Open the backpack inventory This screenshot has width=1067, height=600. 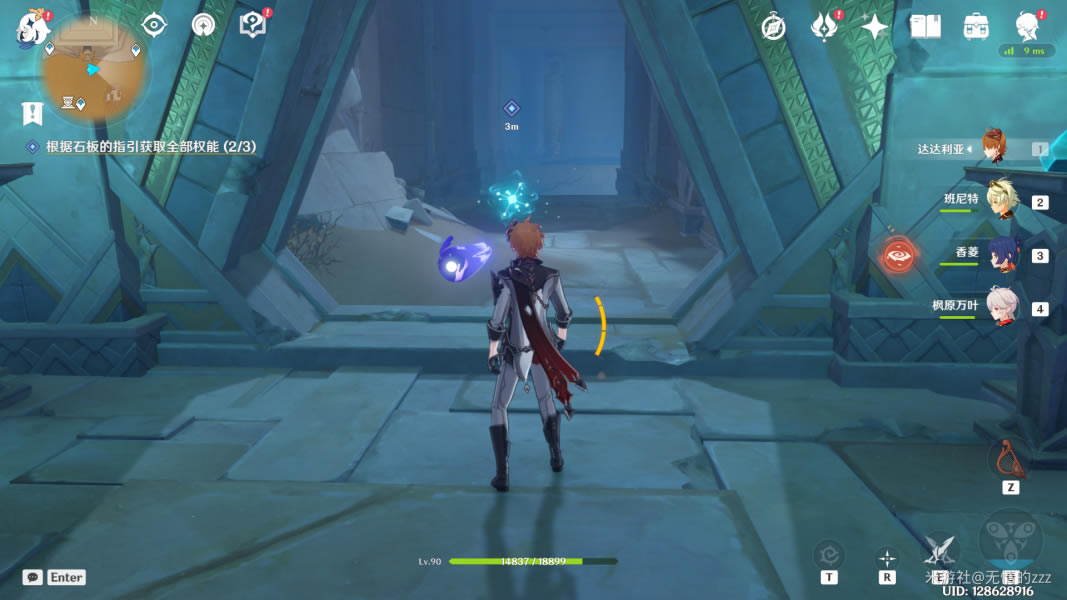click(976, 27)
